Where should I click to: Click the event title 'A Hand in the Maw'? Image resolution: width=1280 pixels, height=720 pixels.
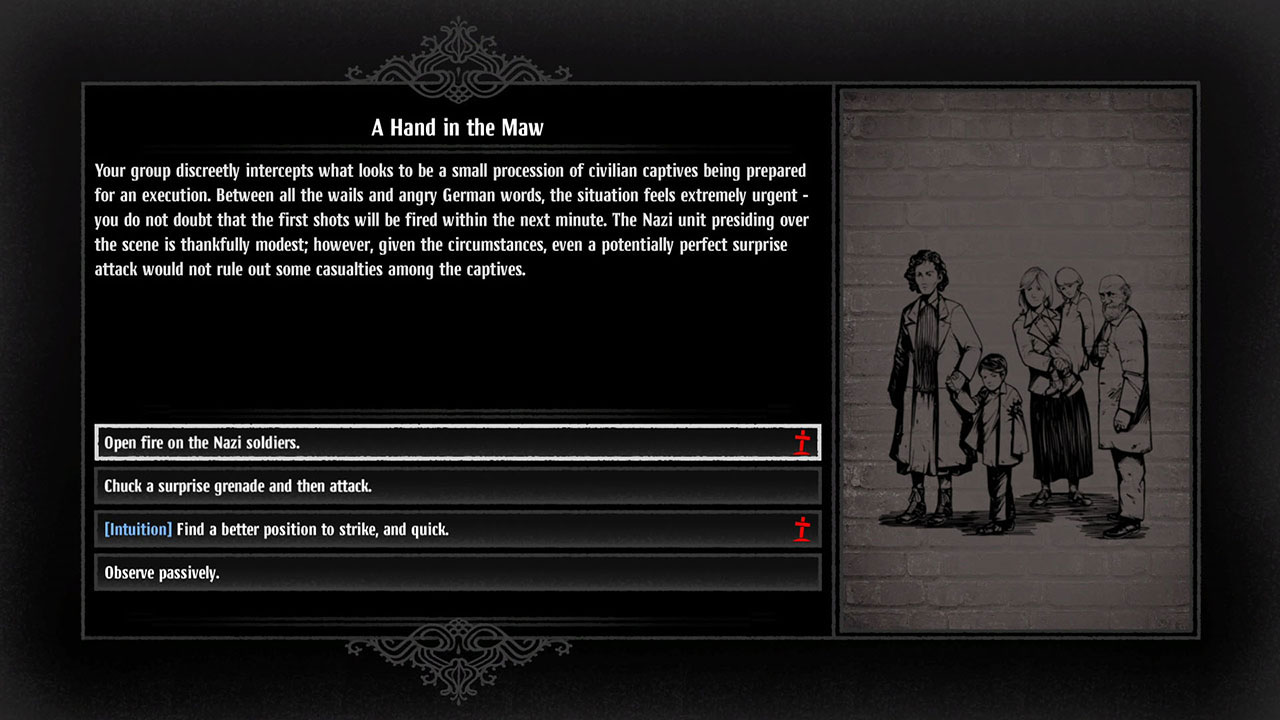[457, 128]
